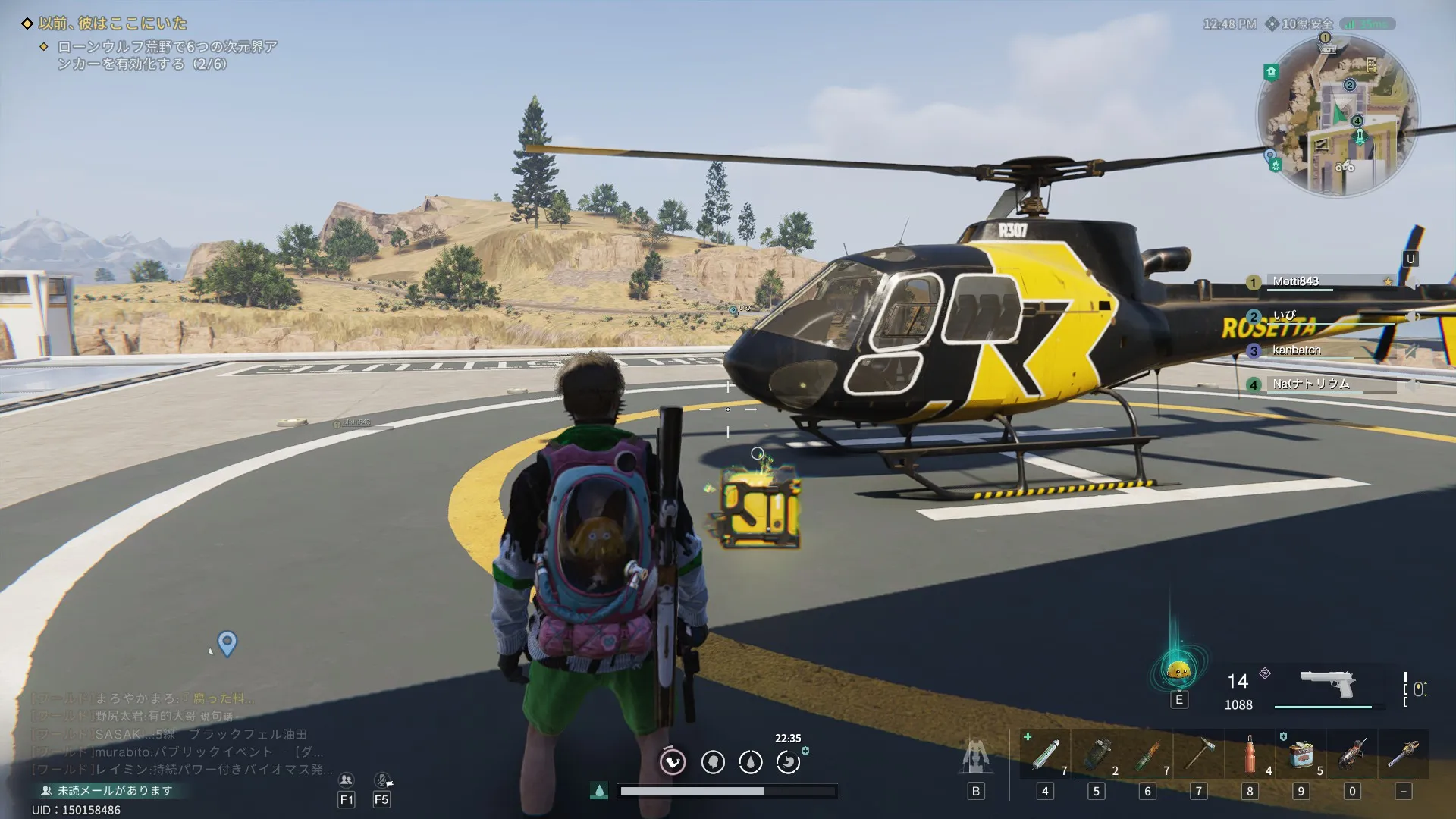Image resolution: width=1456 pixels, height=819 pixels.
Task: Use the orange soda bottle slot
Action: click(x=1250, y=755)
